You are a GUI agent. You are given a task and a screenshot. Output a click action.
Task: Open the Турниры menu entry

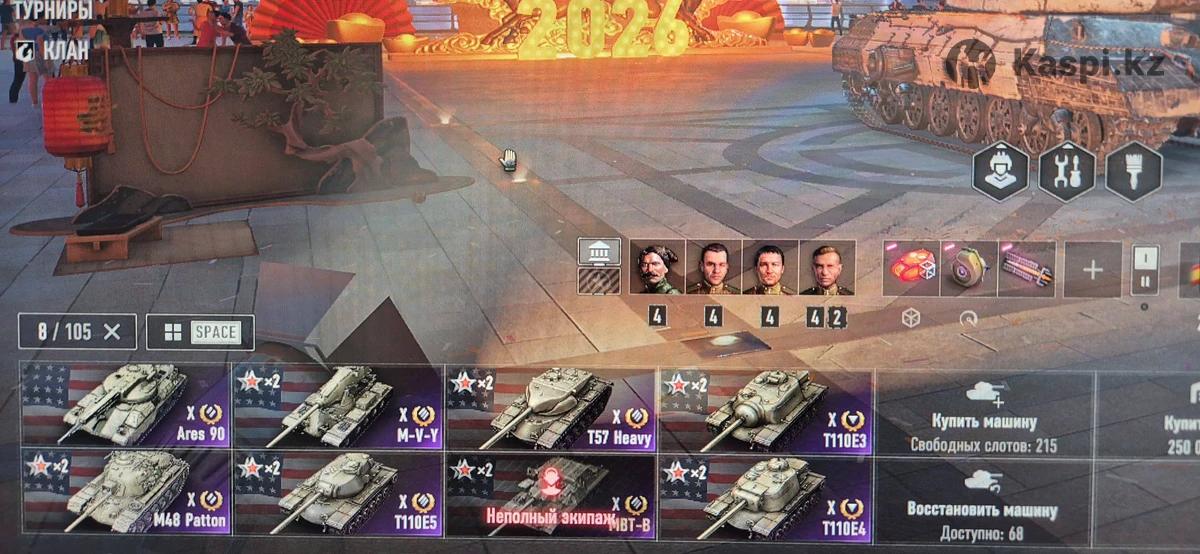tap(52, 11)
